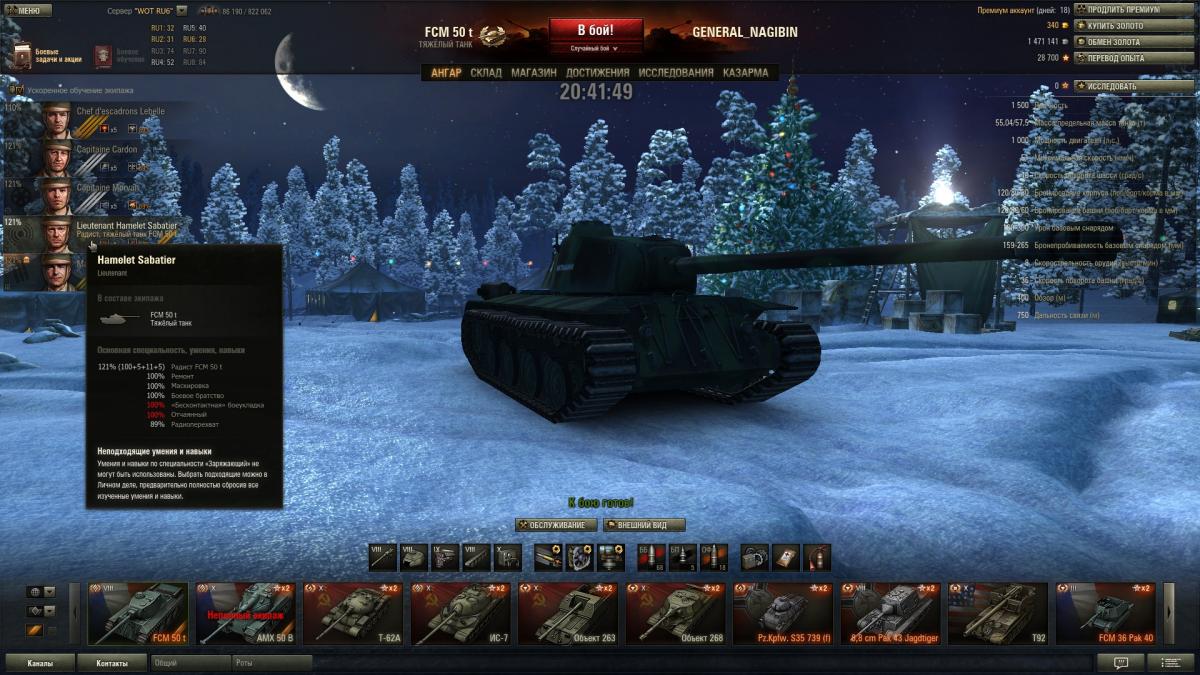The image size is (1200, 675).
Task: Open the «Каналы» chat channels button
Action: point(40,663)
